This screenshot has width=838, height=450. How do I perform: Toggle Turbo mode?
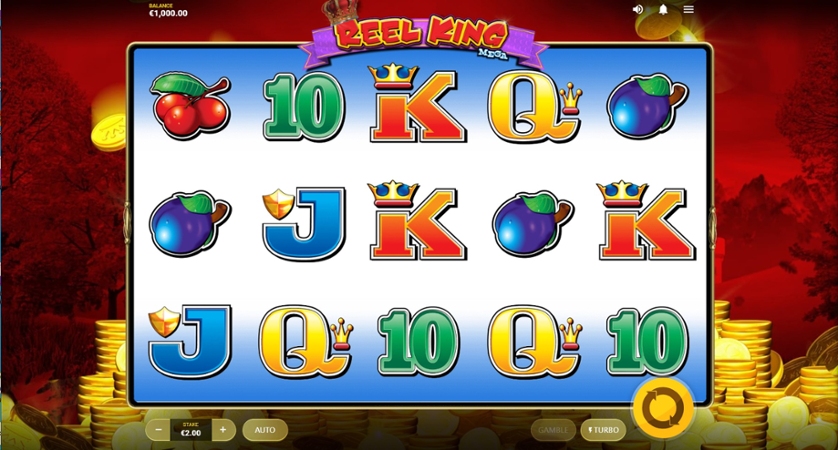pyautogui.click(x=603, y=430)
